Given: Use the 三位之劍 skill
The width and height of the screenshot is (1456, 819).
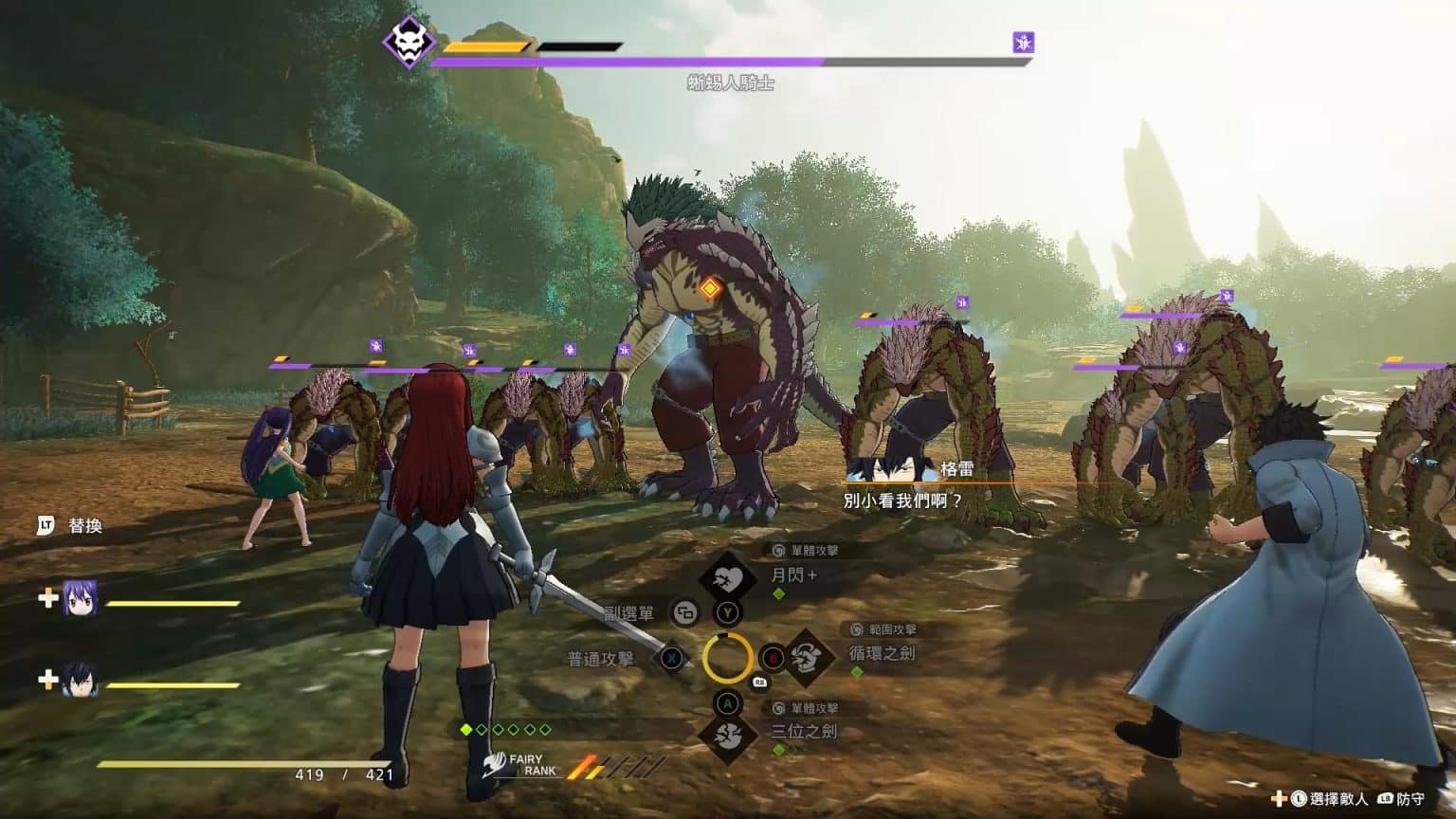Looking at the screenshot, I should click(x=727, y=734).
